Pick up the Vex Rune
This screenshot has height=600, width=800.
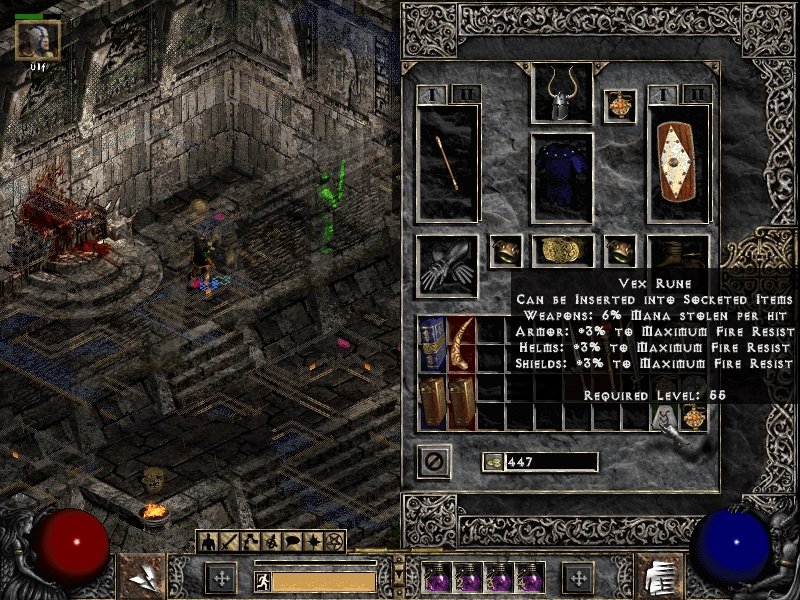664,417
